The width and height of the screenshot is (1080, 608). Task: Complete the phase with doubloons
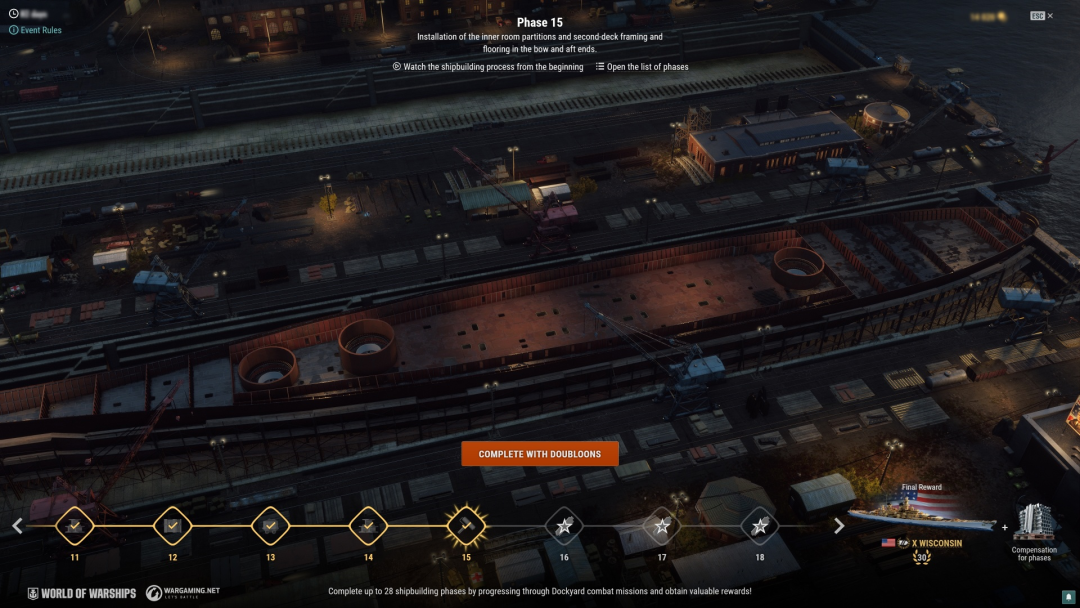tap(540, 454)
